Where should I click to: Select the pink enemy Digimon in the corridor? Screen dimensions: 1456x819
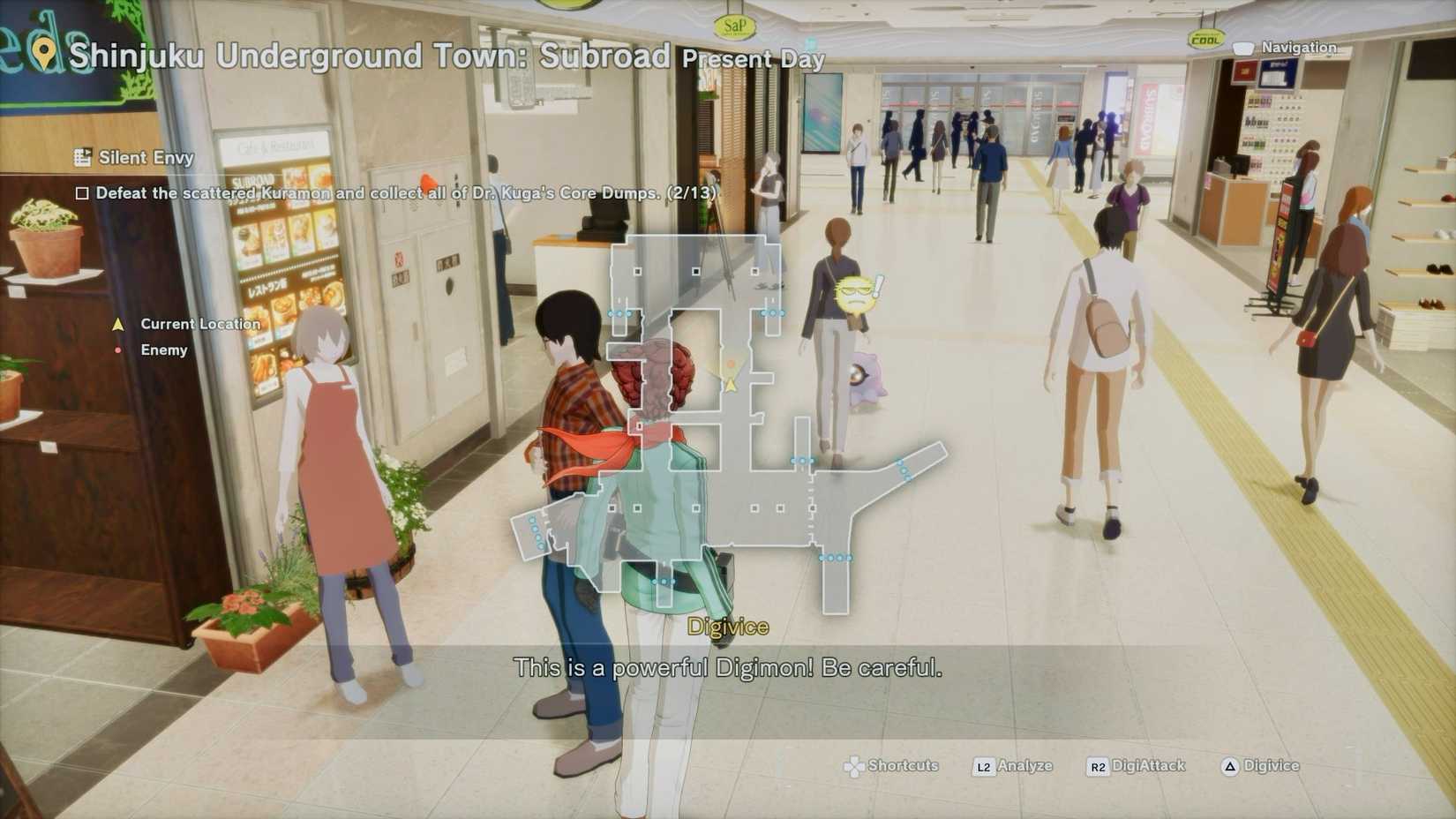coord(867,375)
